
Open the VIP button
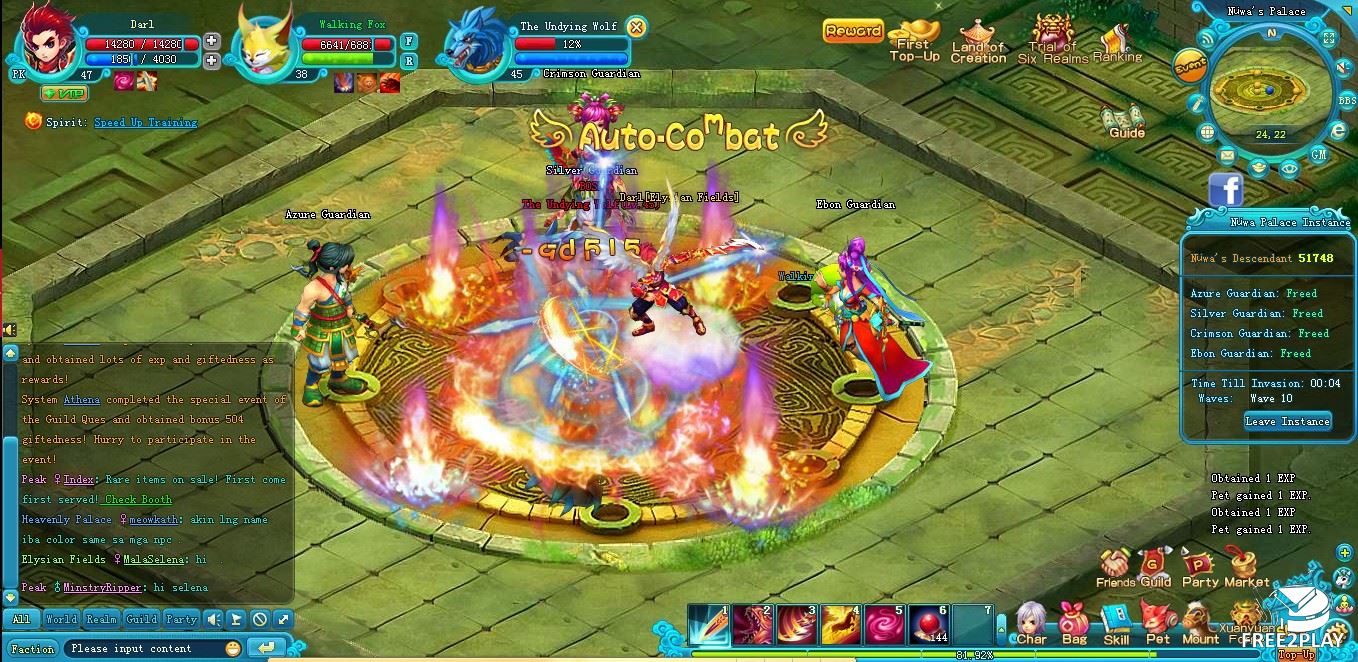click(64, 93)
